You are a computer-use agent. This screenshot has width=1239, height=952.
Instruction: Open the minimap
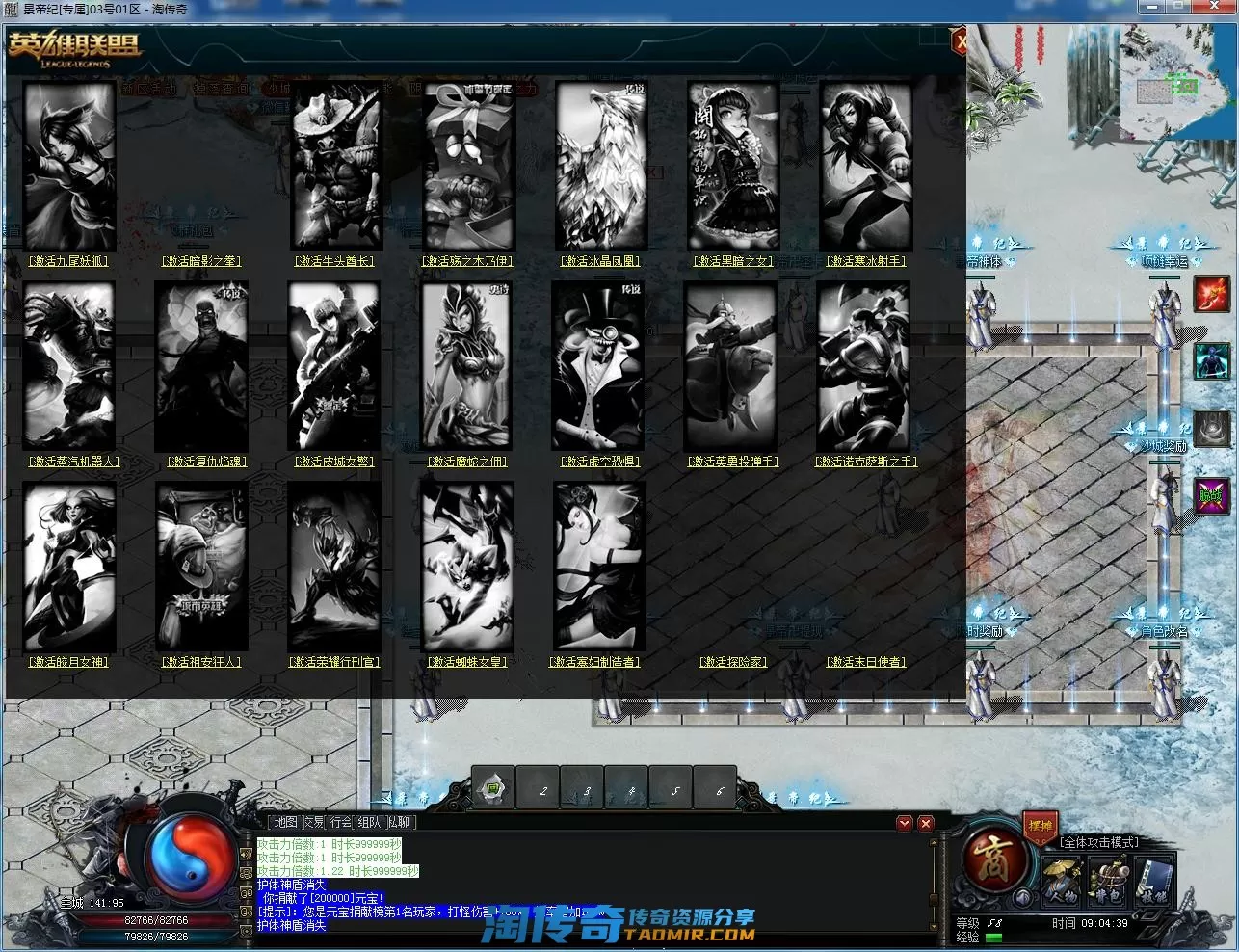coord(1177,82)
